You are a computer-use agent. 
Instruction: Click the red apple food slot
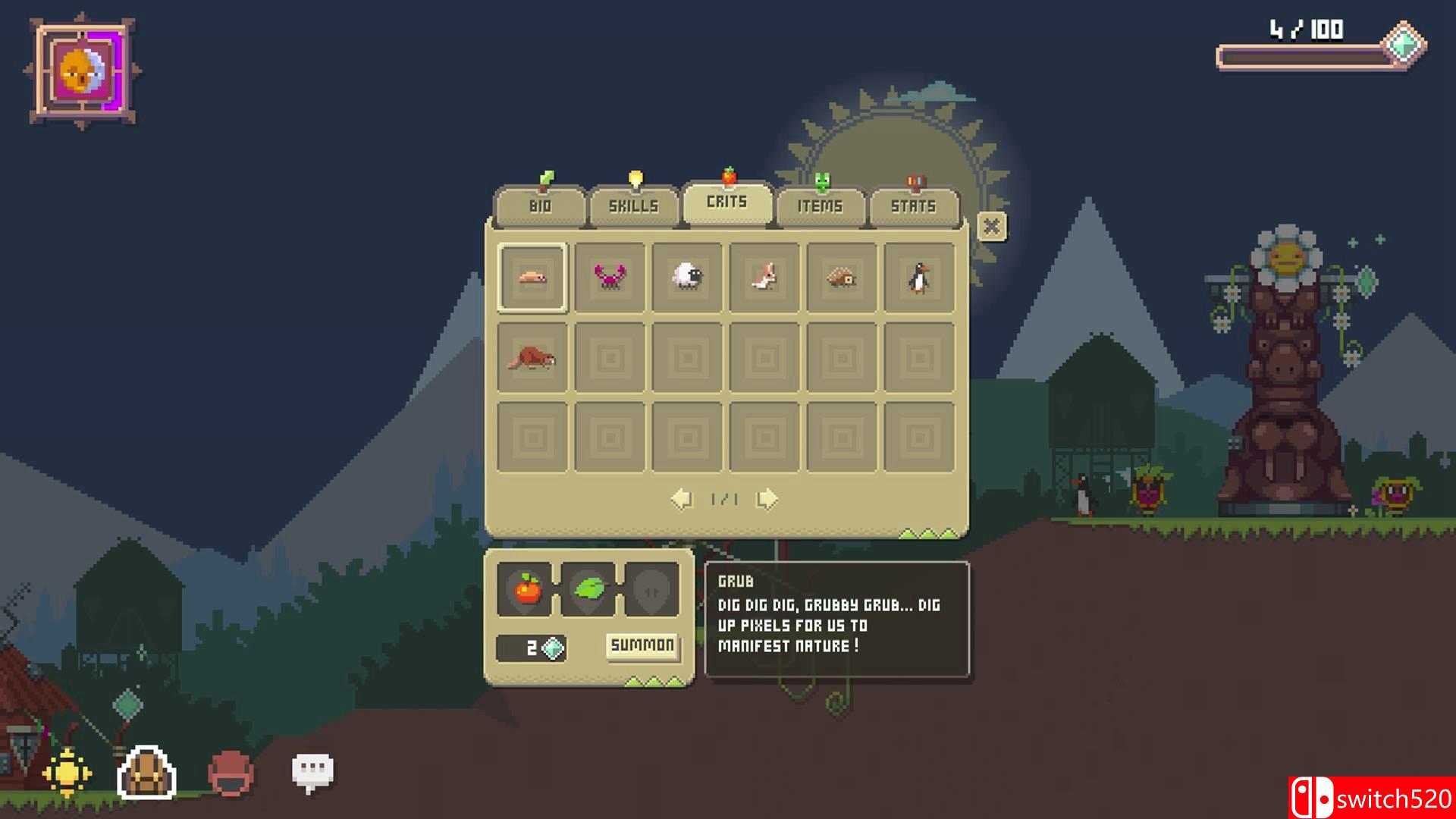point(528,588)
